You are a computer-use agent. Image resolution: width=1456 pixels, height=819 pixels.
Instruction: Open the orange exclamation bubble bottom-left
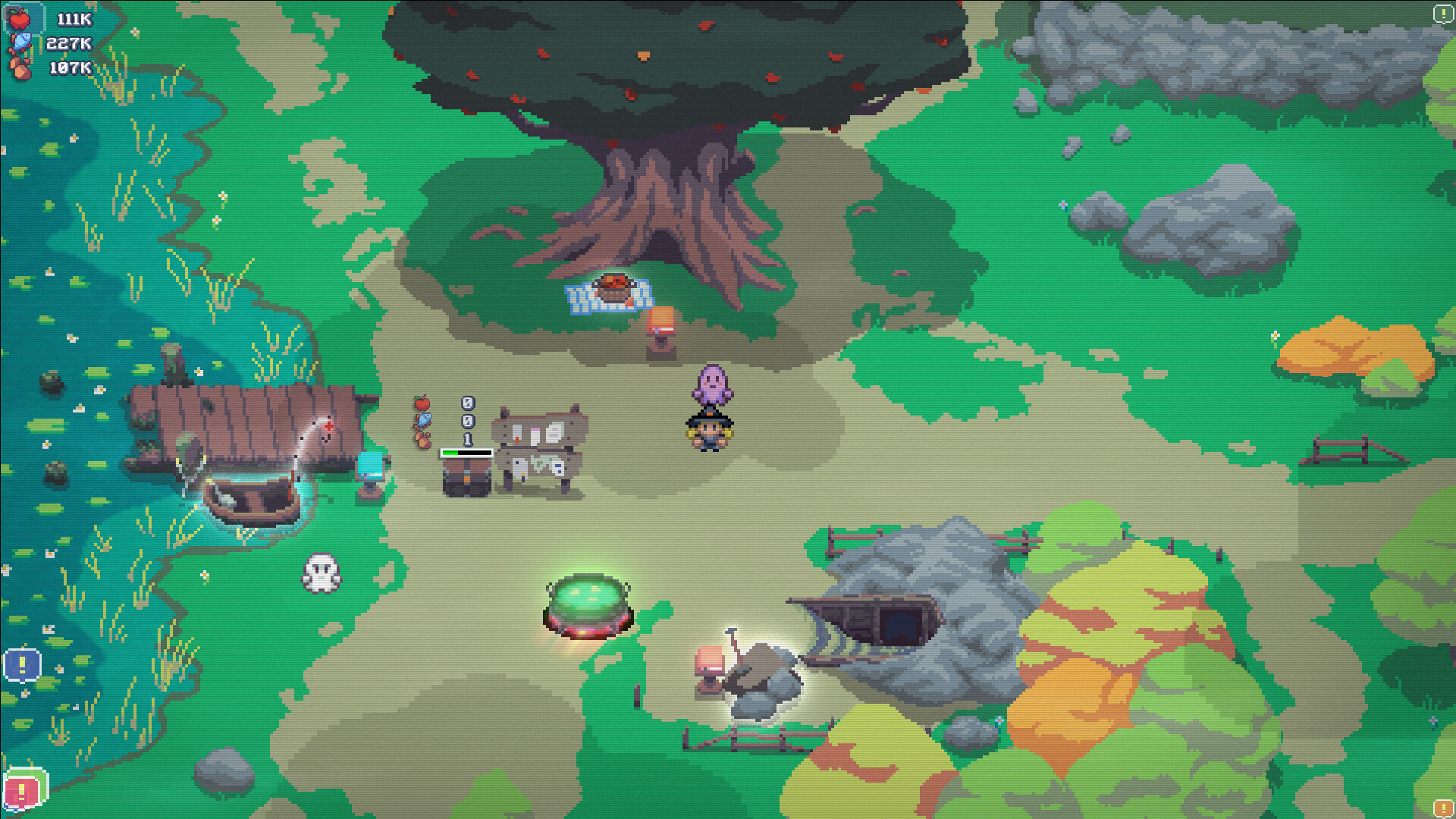23,792
